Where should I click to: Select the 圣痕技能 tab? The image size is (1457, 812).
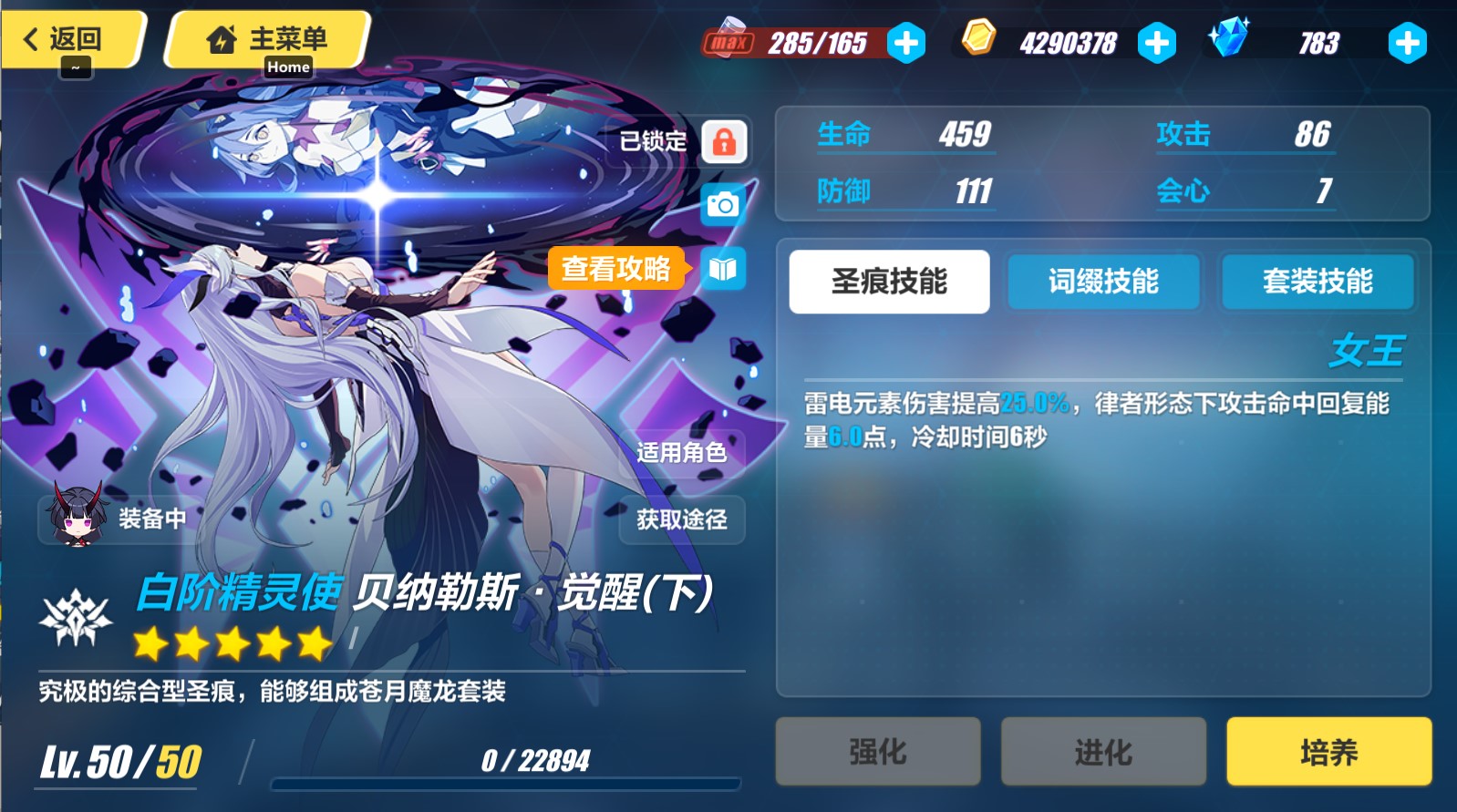[888, 282]
